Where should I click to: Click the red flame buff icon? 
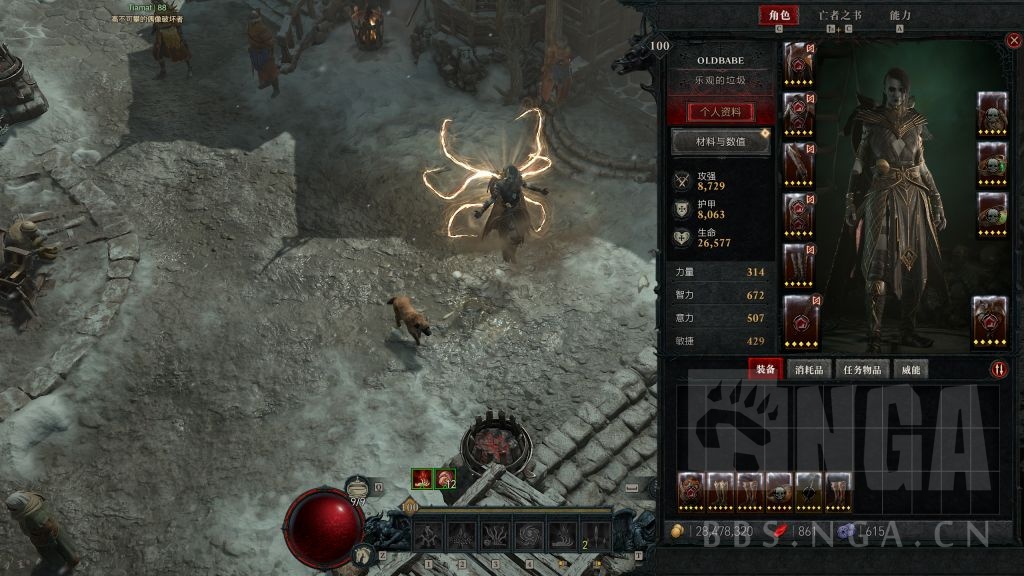click(424, 479)
